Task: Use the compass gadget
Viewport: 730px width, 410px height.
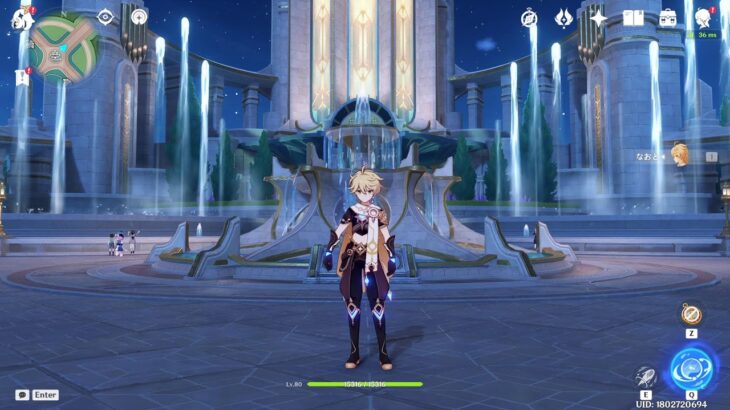Action: pyautogui.click(x=691, y=314)
